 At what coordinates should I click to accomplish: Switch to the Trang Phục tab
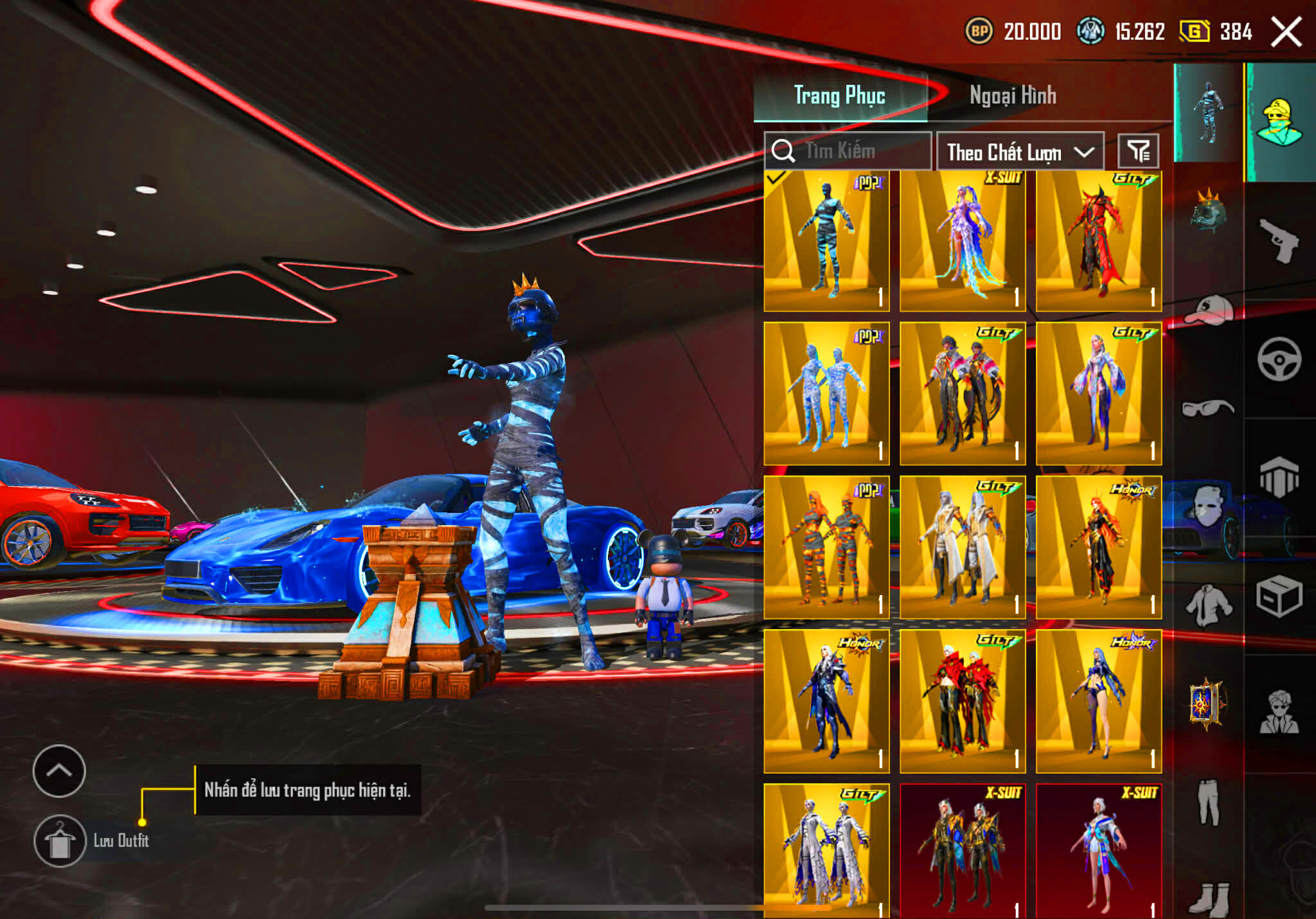pyautogui.click(x=839, y=96)
